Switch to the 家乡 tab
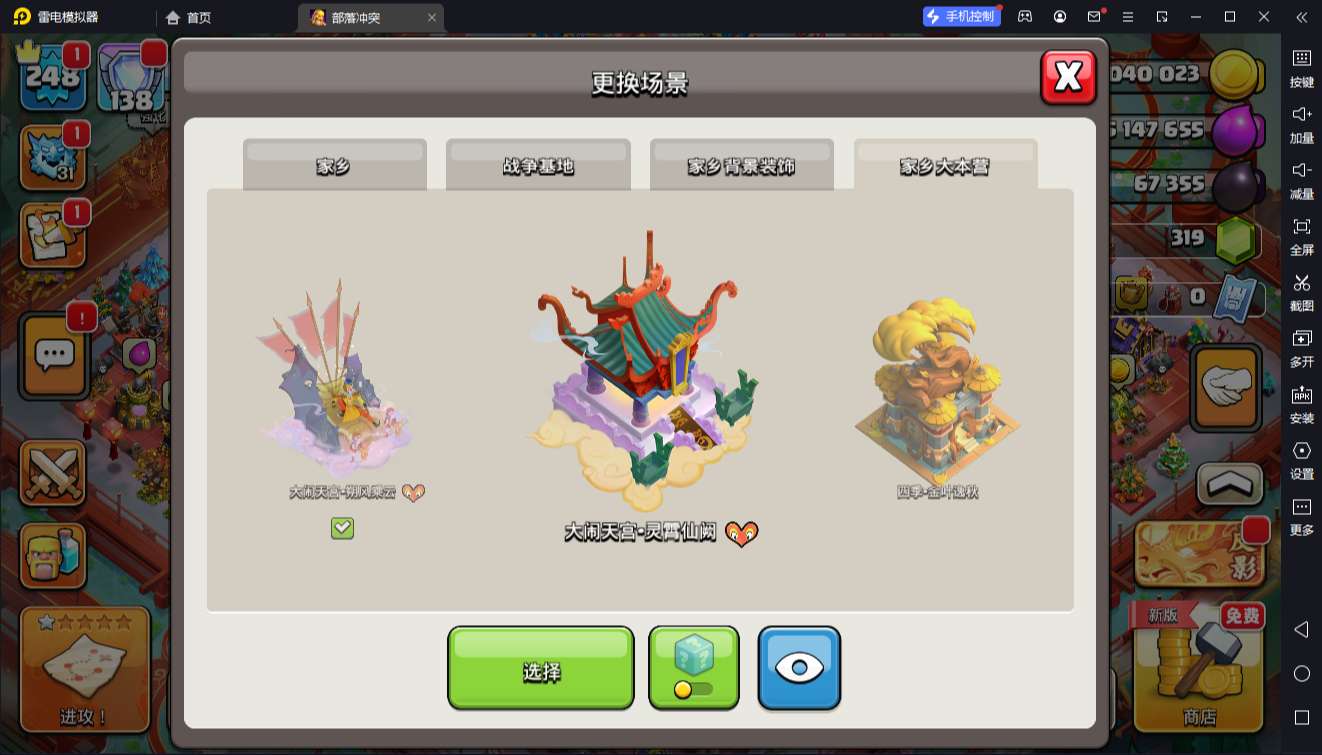The height and width of the screenshot is (755, 1322). pyautogui.click(x=334, y=165)
